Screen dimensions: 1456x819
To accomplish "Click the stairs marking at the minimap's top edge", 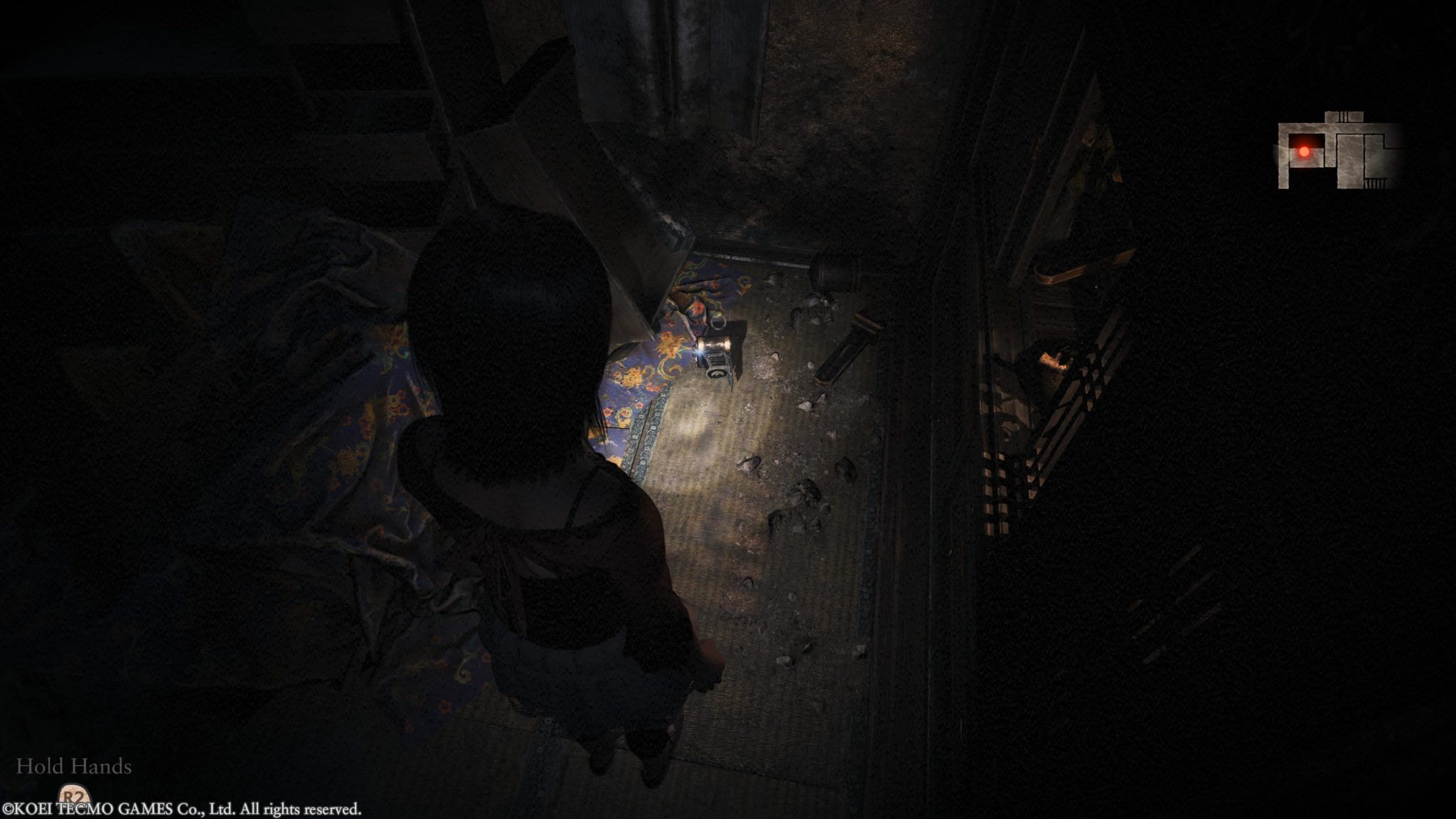I will click(1343, 116).
